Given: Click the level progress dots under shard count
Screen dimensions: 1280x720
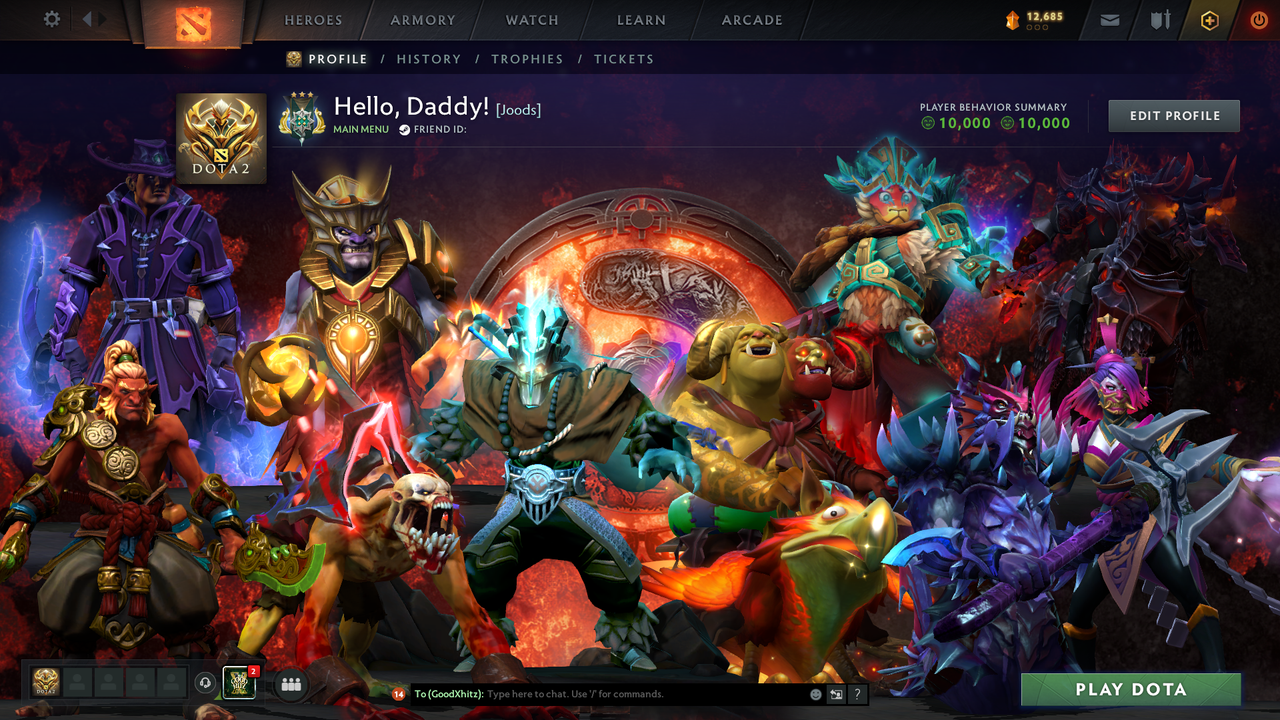Looking at the screenshot, I should pyautogui.click(x=1037, y=27).
